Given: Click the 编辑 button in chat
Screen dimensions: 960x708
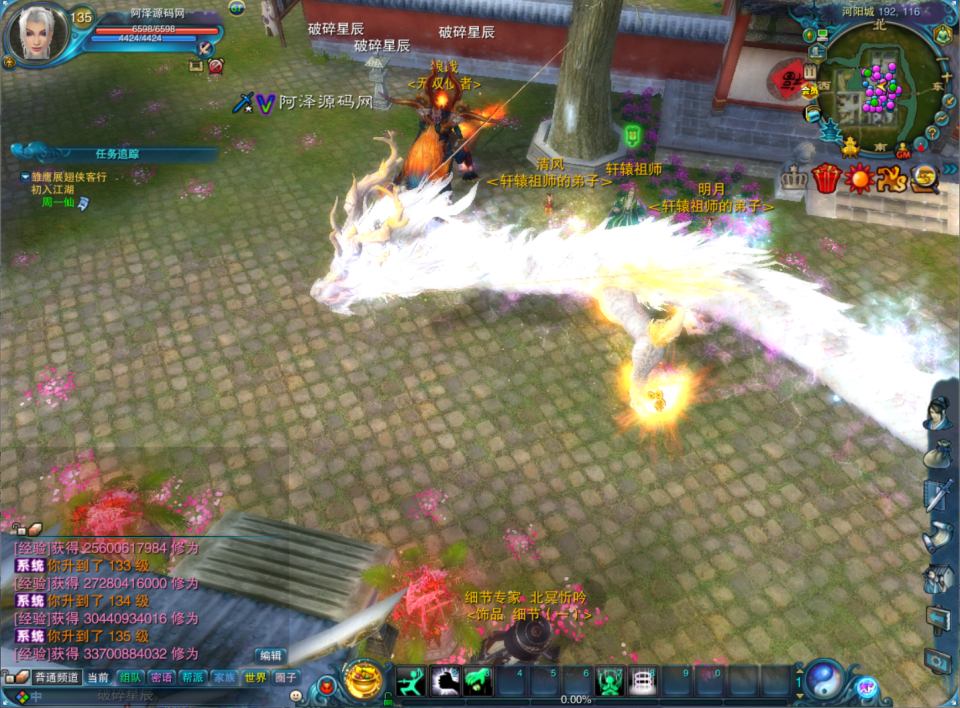Looking at the screenshot, I should (270, 656).
